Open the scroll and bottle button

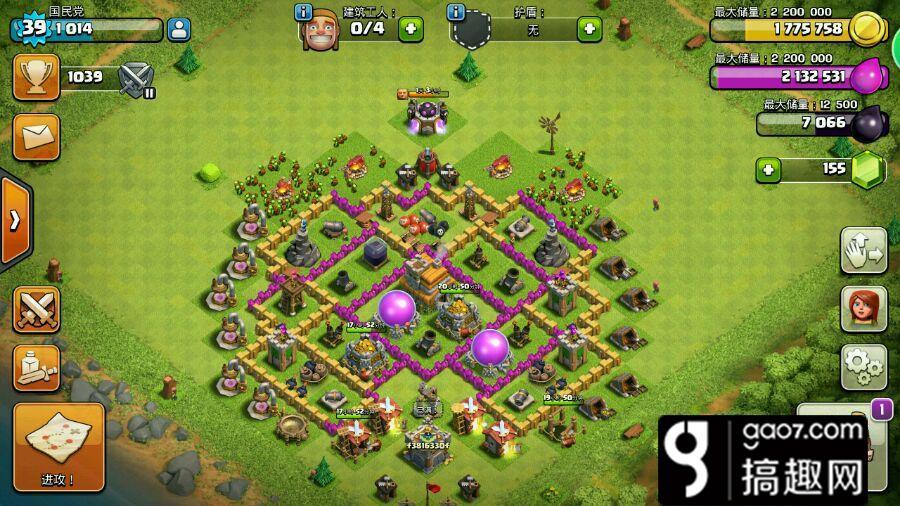tap(36, 368)
